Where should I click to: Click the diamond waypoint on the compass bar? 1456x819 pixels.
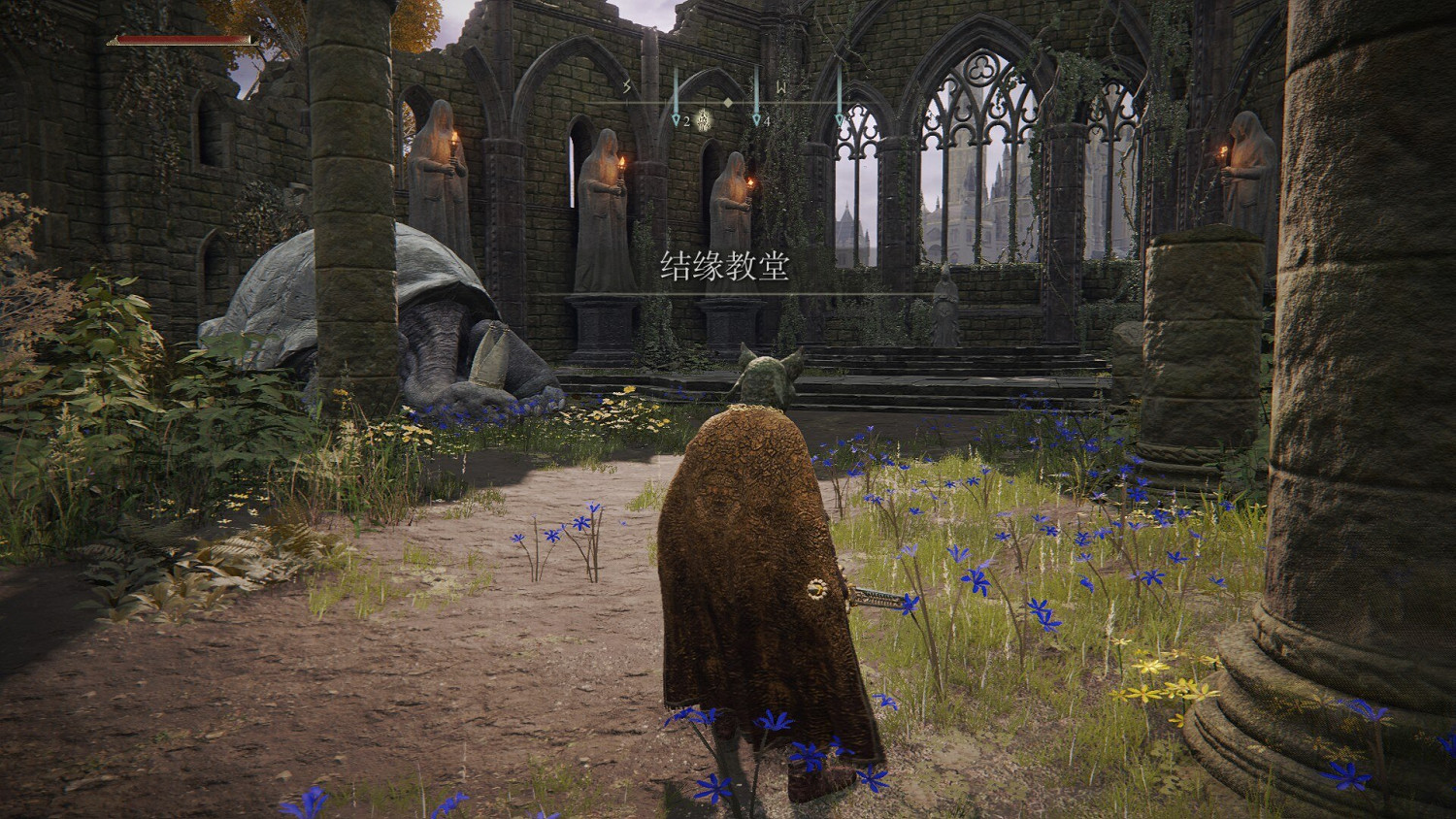(x=728, y=102)
